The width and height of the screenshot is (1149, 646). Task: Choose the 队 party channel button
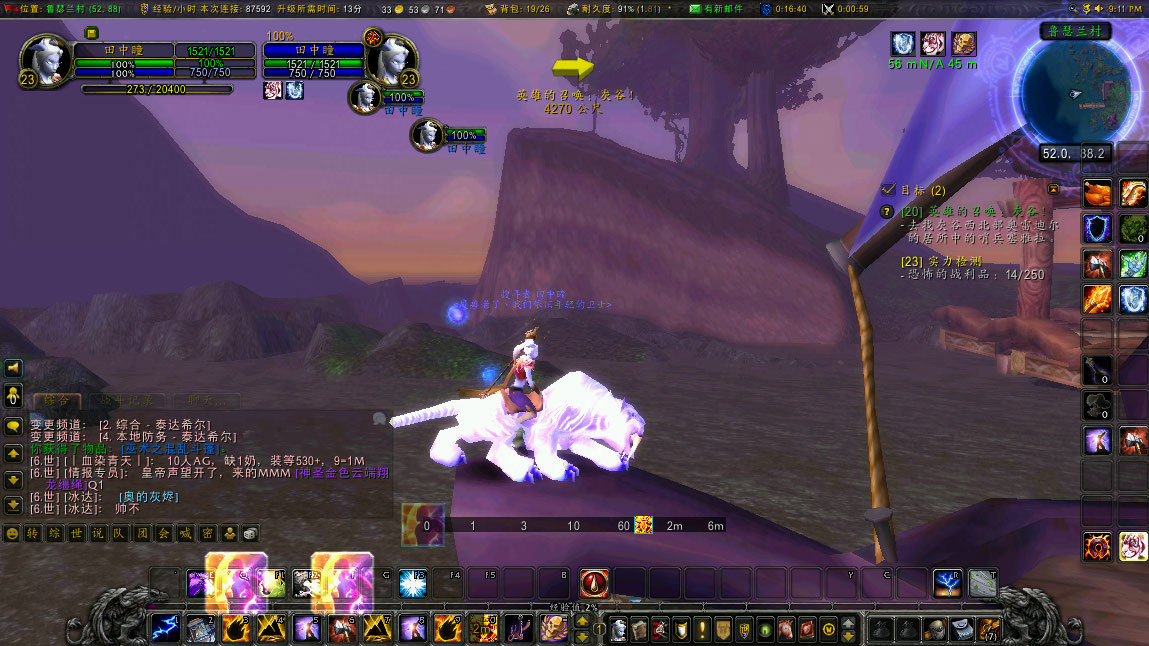pos(119,533)
